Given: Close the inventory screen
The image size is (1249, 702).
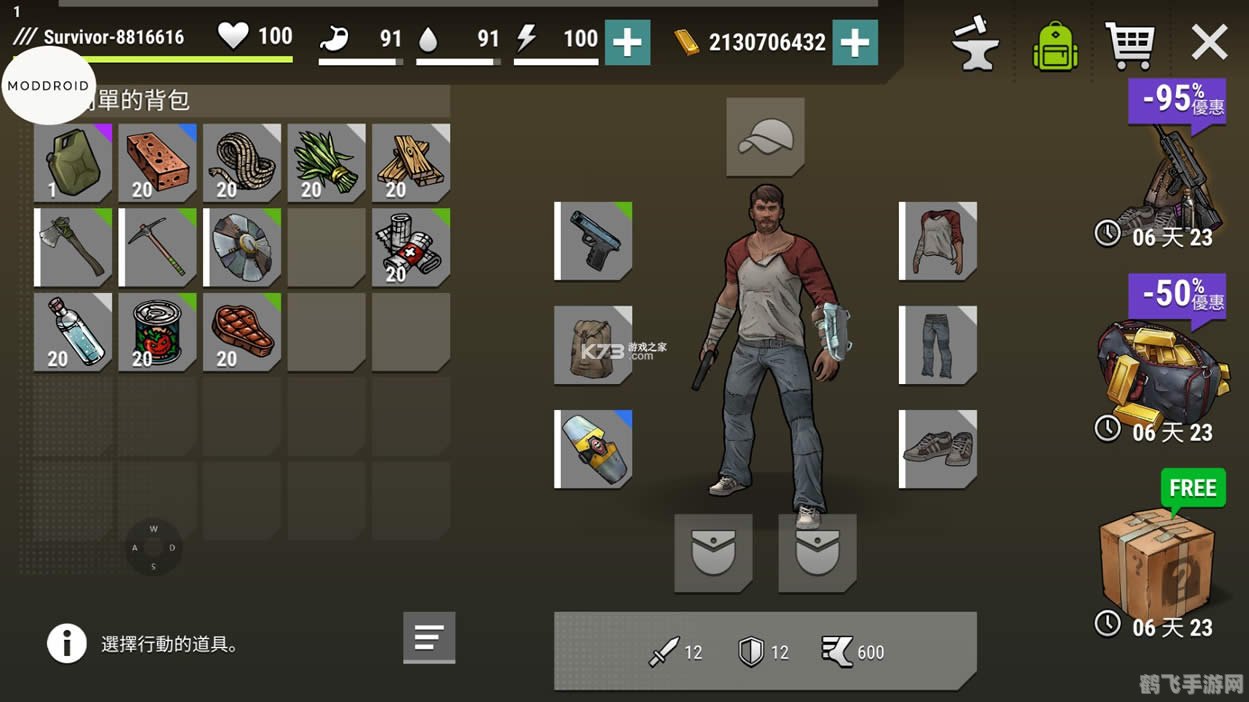Looking at the screenshot, I should tap(1209, 43).
